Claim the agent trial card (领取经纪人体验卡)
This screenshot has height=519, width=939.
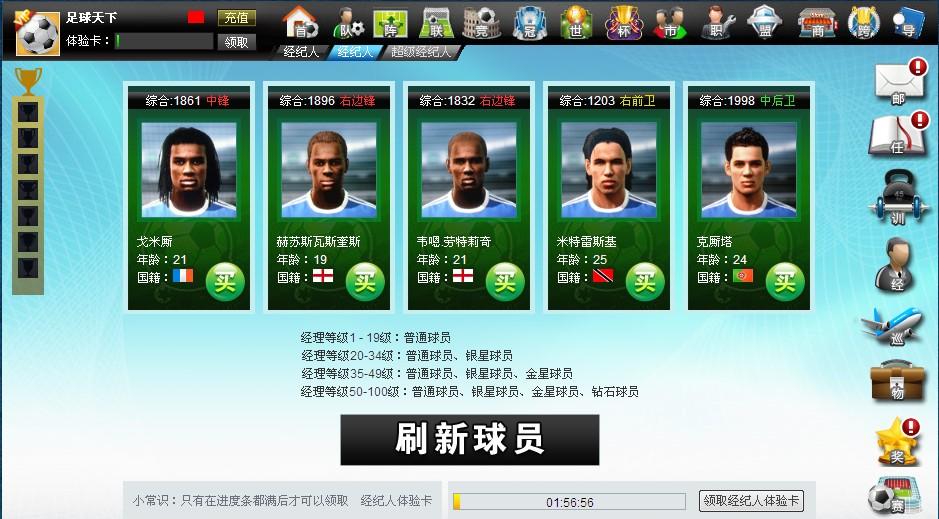click(751, 501)
